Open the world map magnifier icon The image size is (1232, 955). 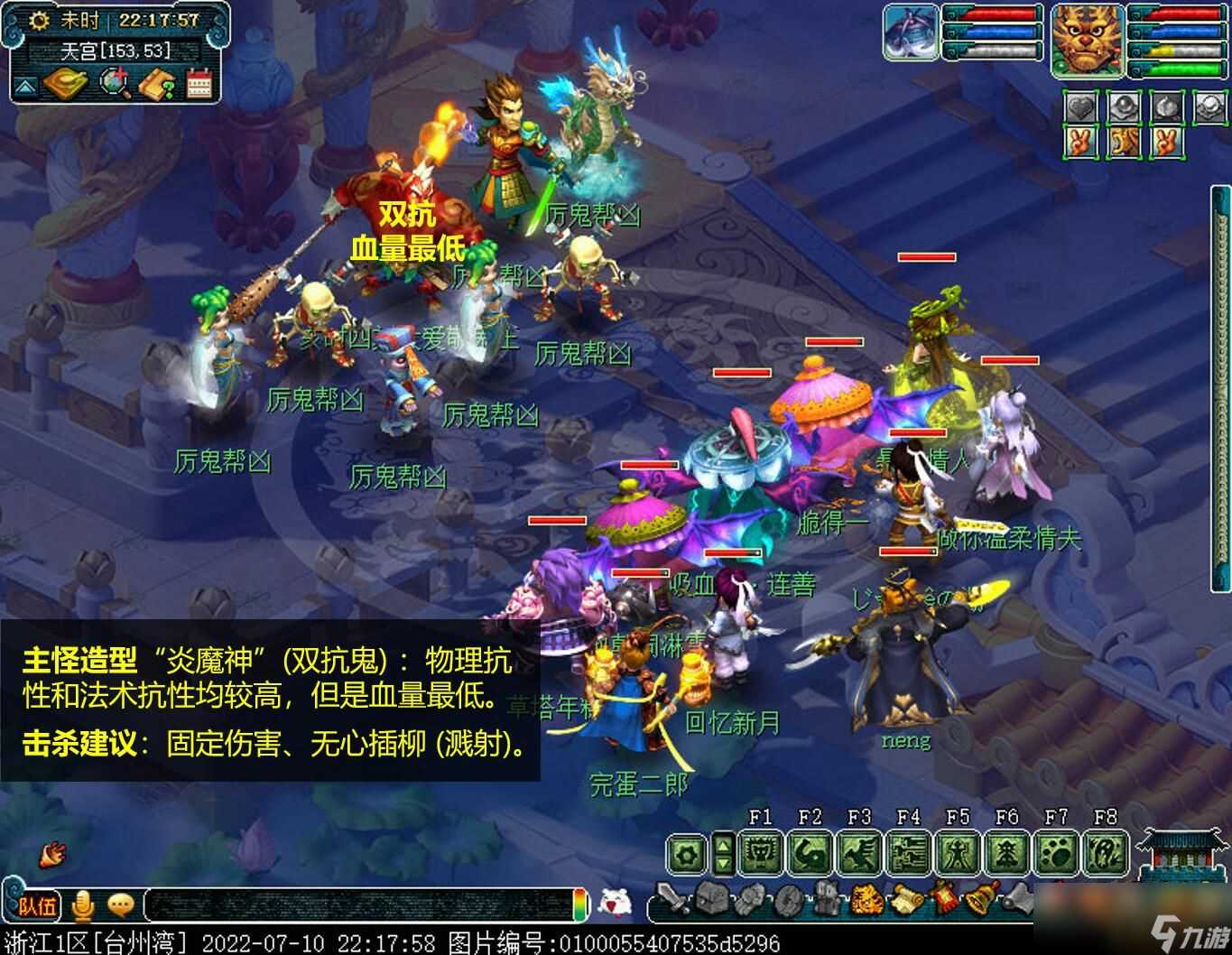click(x=115, y=84)
